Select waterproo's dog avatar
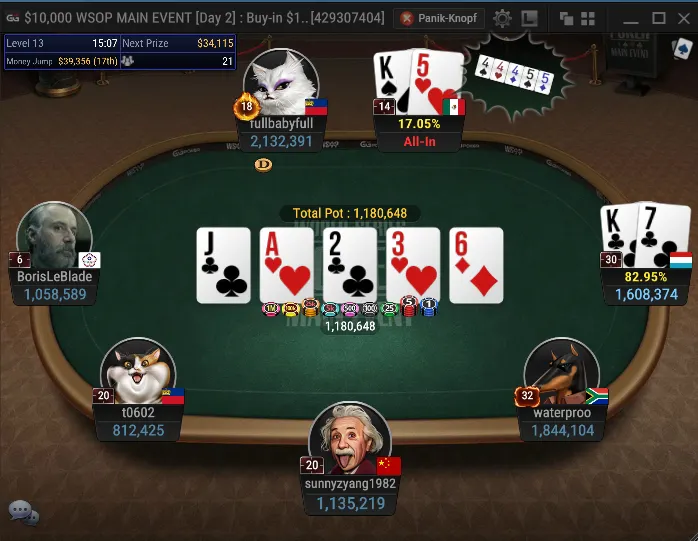This screenshot has width=698, height=541. [x=561, y=372]
